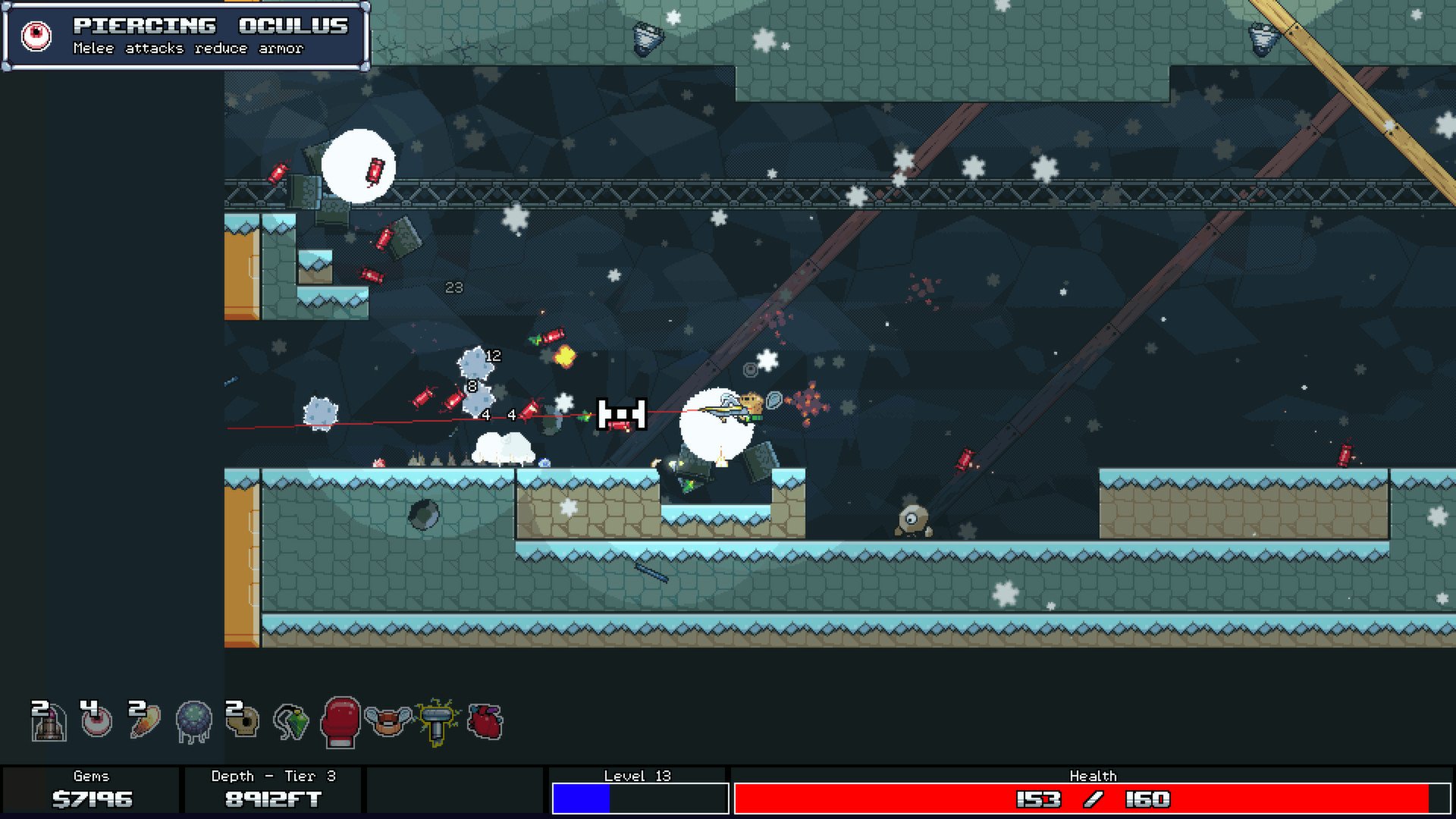Click the Piercing Oculus notification banner
Viewport: 1456px width, 819px height.
(x=186, y=34)
